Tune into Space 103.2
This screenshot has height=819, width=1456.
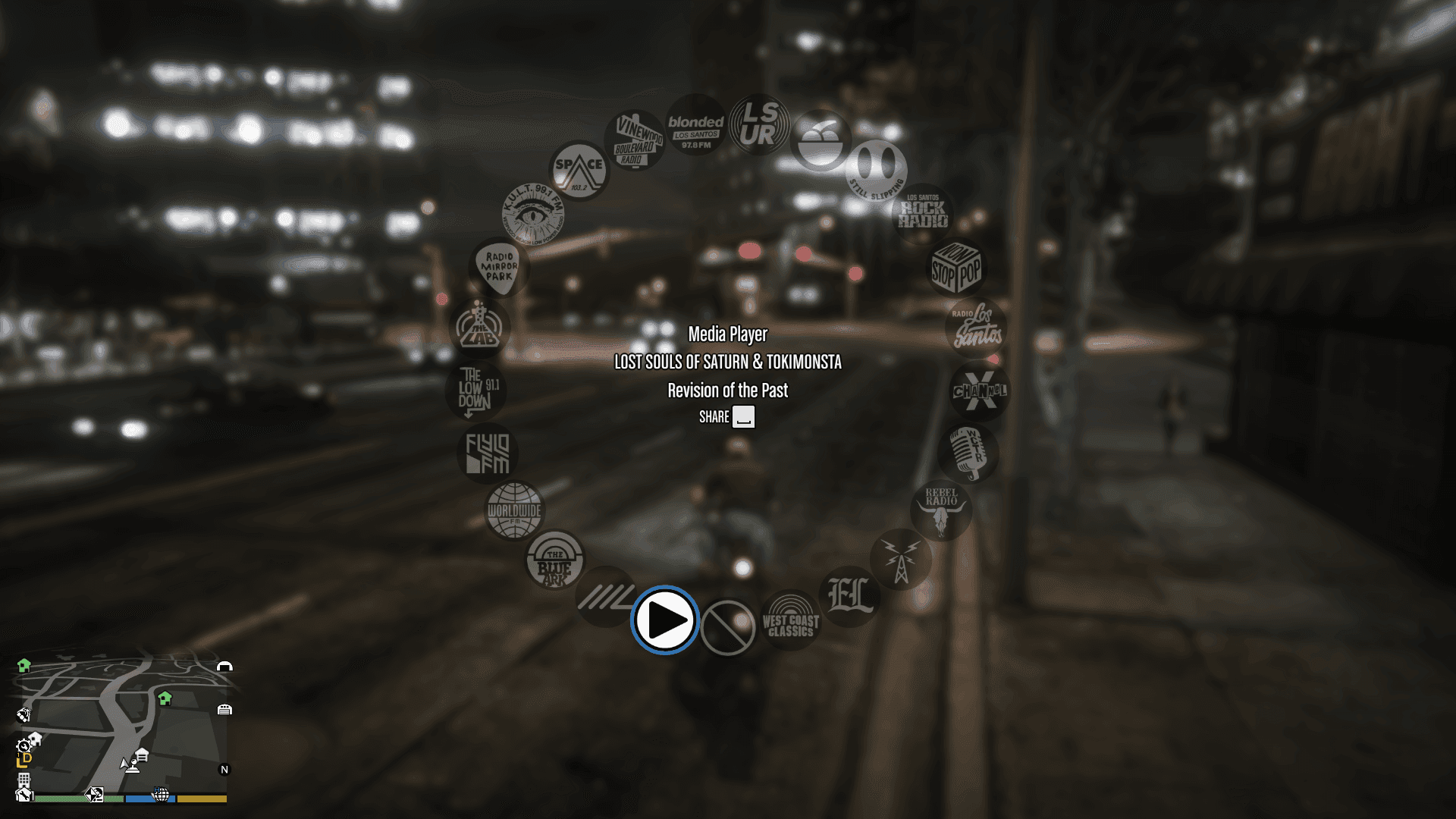[579, 168]
